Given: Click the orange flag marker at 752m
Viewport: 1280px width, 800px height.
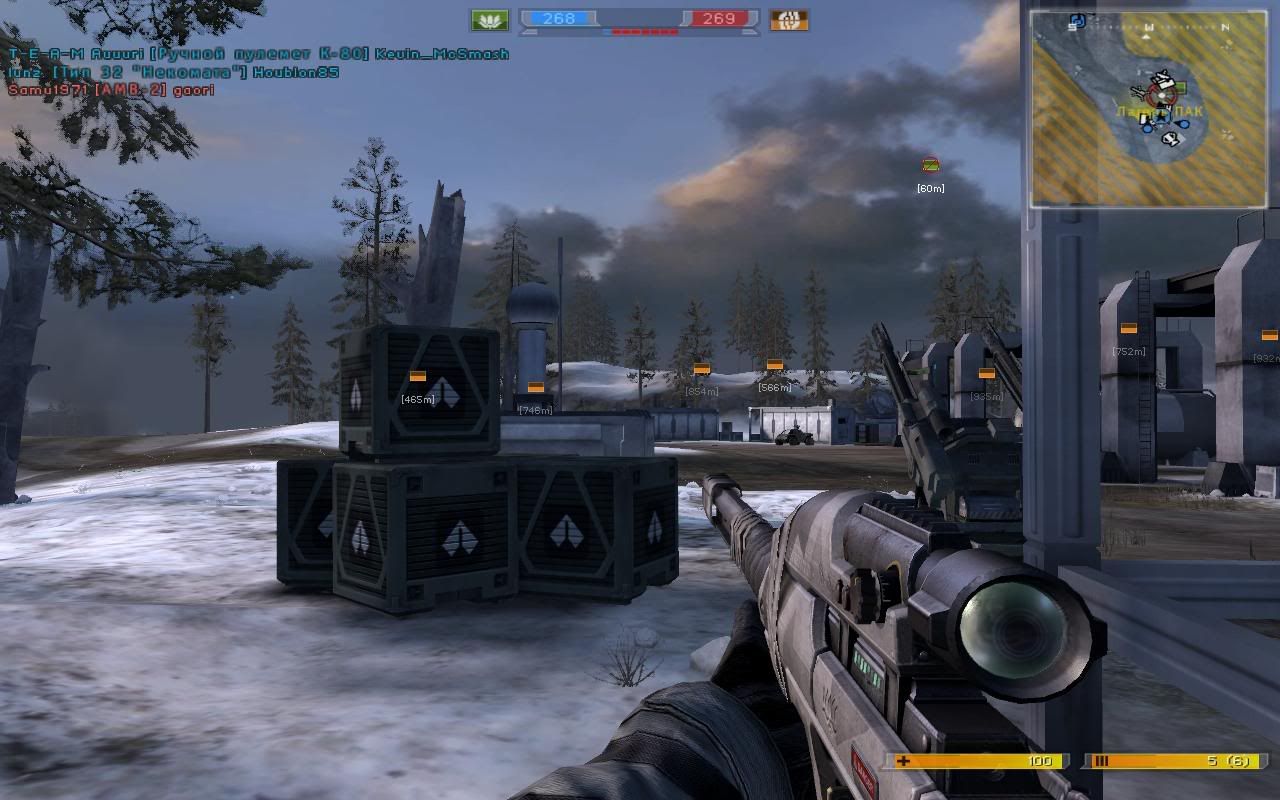Looking at the screenshot, I should (x=1128, y=328).
